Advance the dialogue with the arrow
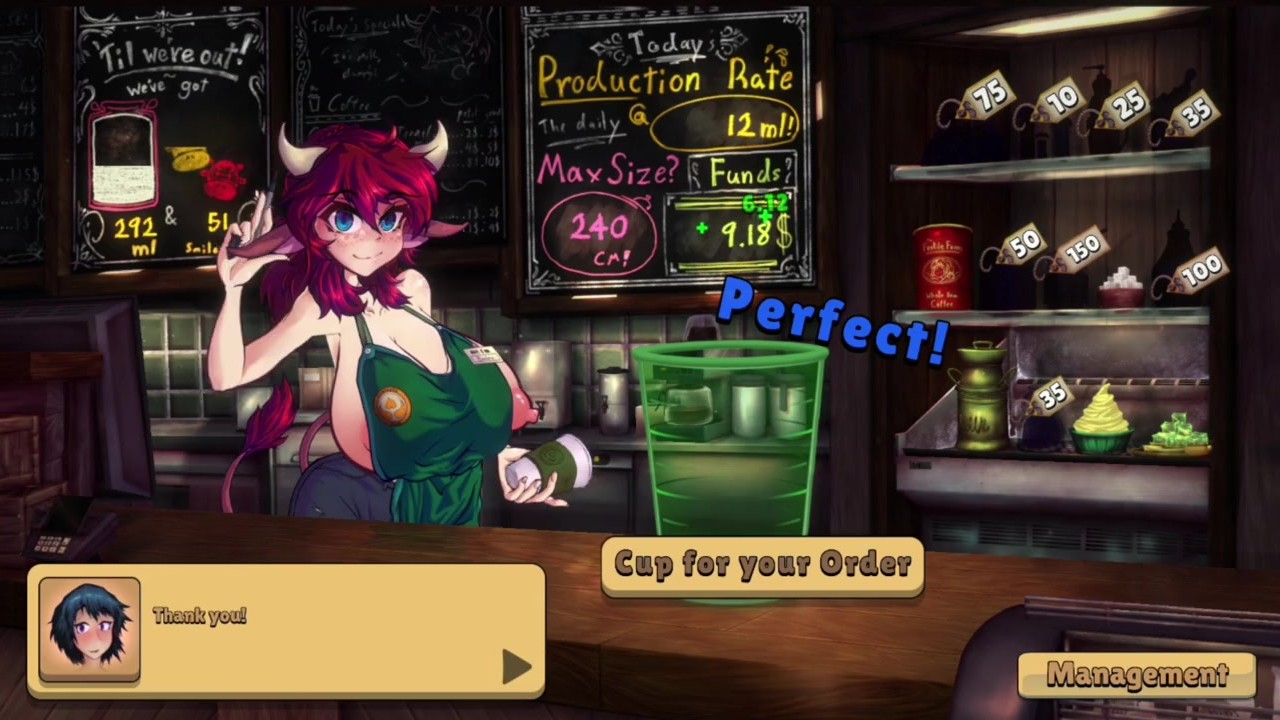Screen dimensions: 1280x720 (x=515, y=667)
